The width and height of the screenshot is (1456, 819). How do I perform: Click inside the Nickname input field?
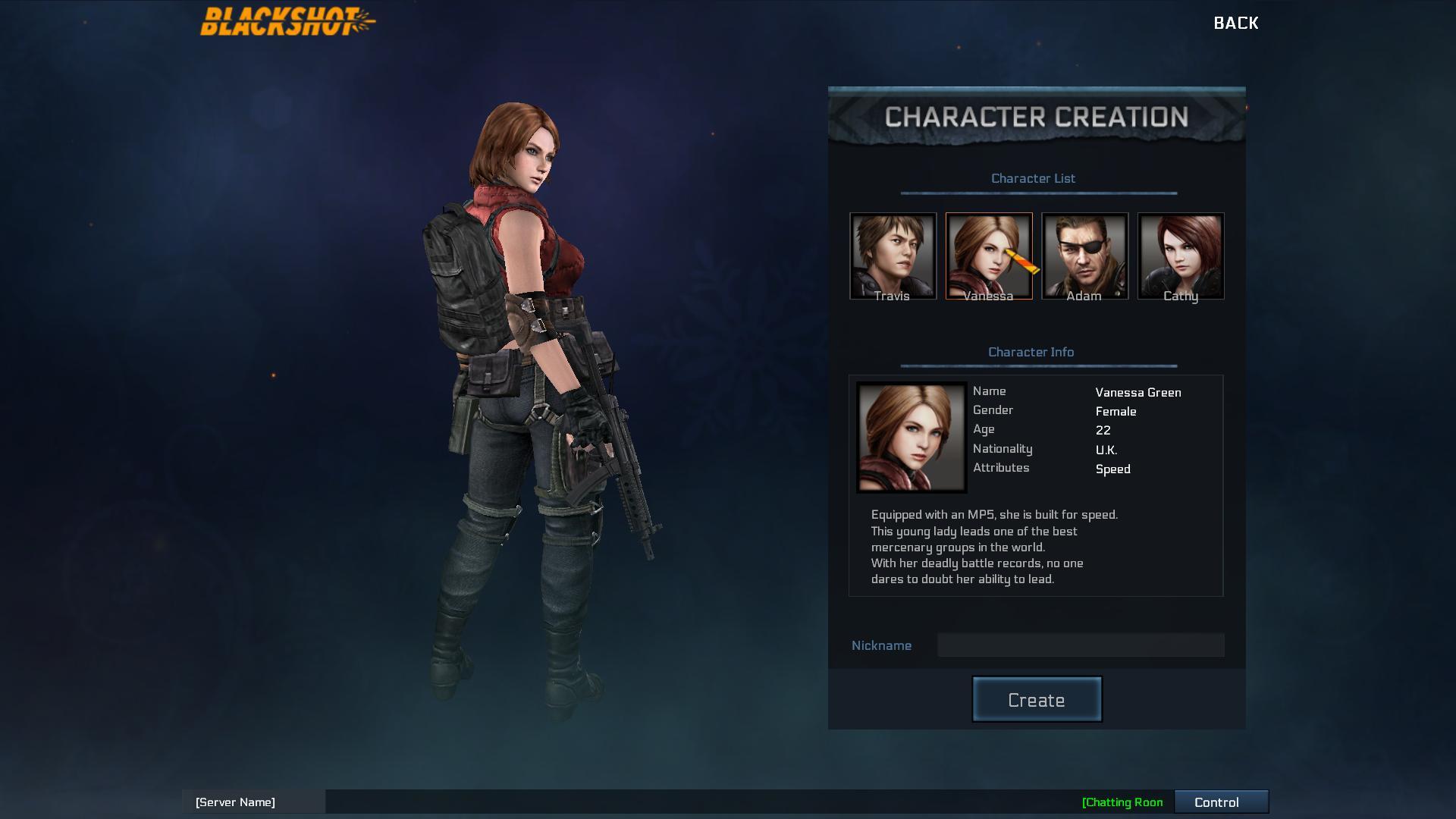pyautogui.click(x=1080, y=645)
